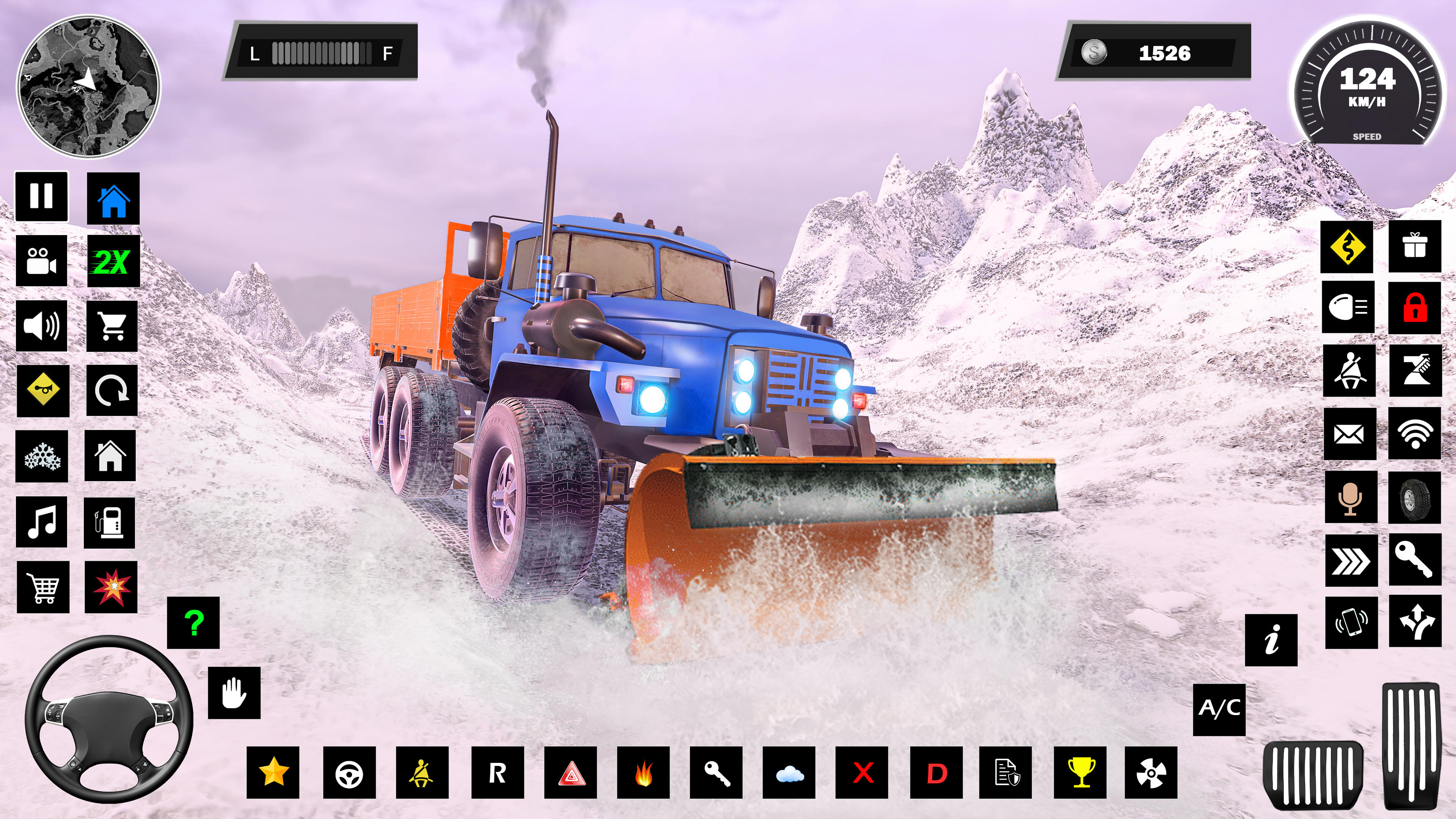Shift into reverse with the R button
The height and width of the screenshot is (819, 1456).
497,773
